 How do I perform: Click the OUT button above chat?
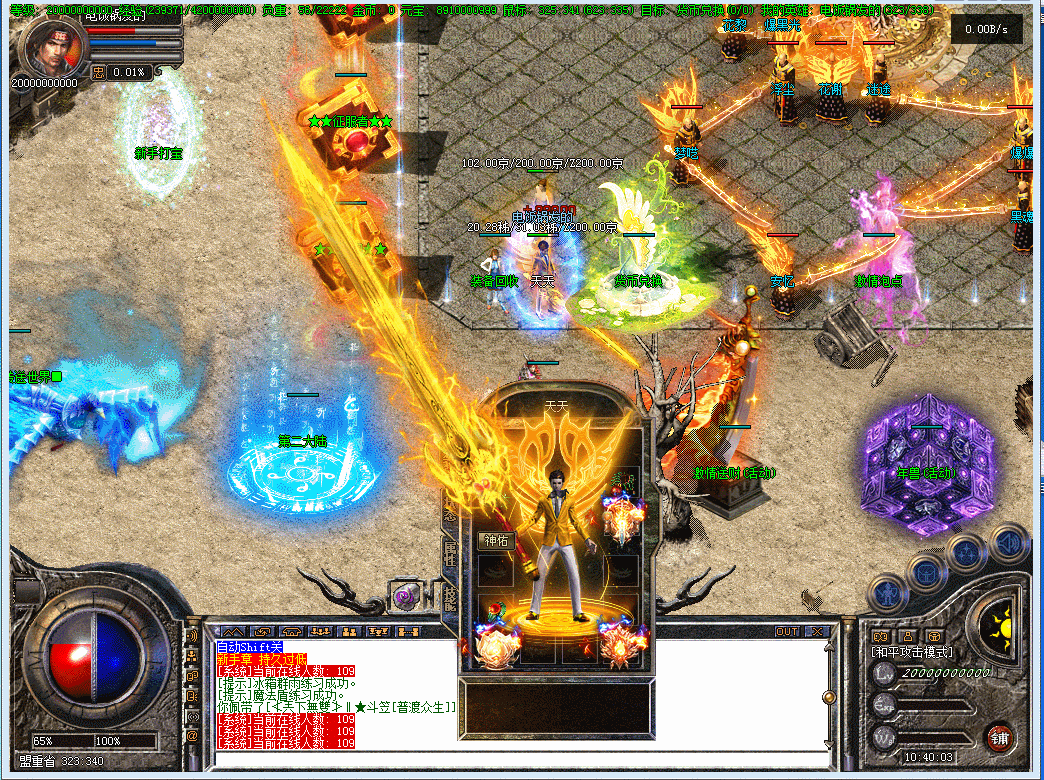click(787, 632)
